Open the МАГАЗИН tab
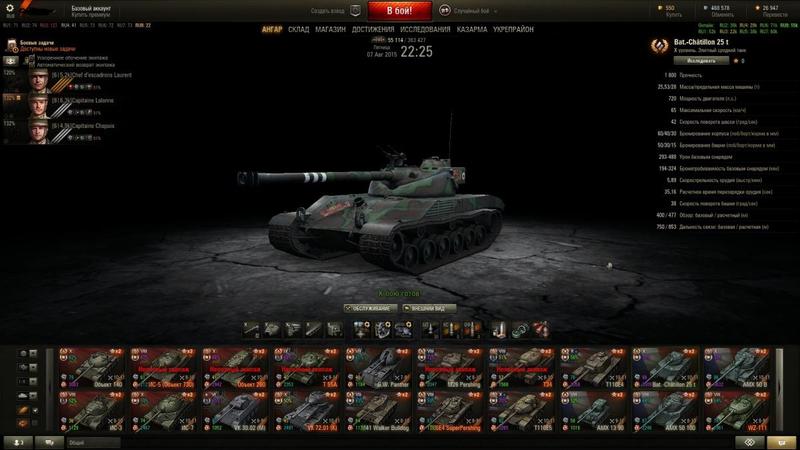This screenshot has height=450, width=800. coord(330,30)
